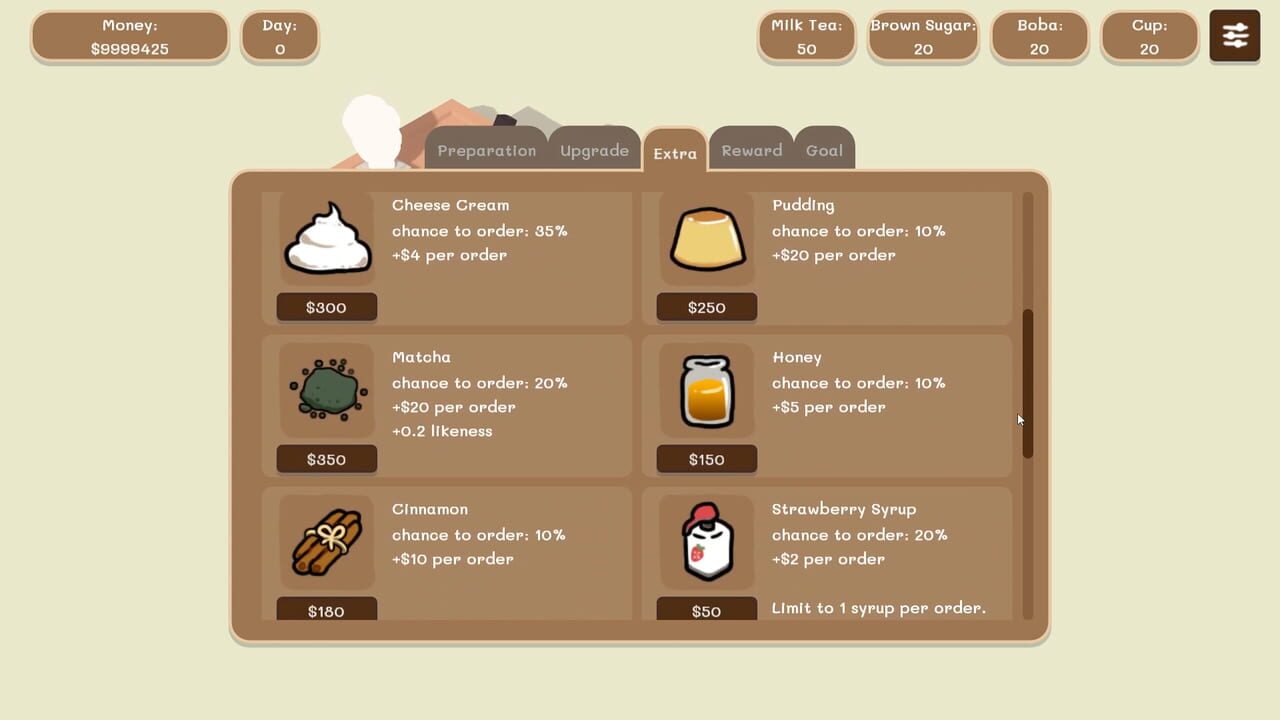This screenshot has height=720, width=1280.
Task: Click the Milk Tea stock counter
Action: tap(806, 36)
